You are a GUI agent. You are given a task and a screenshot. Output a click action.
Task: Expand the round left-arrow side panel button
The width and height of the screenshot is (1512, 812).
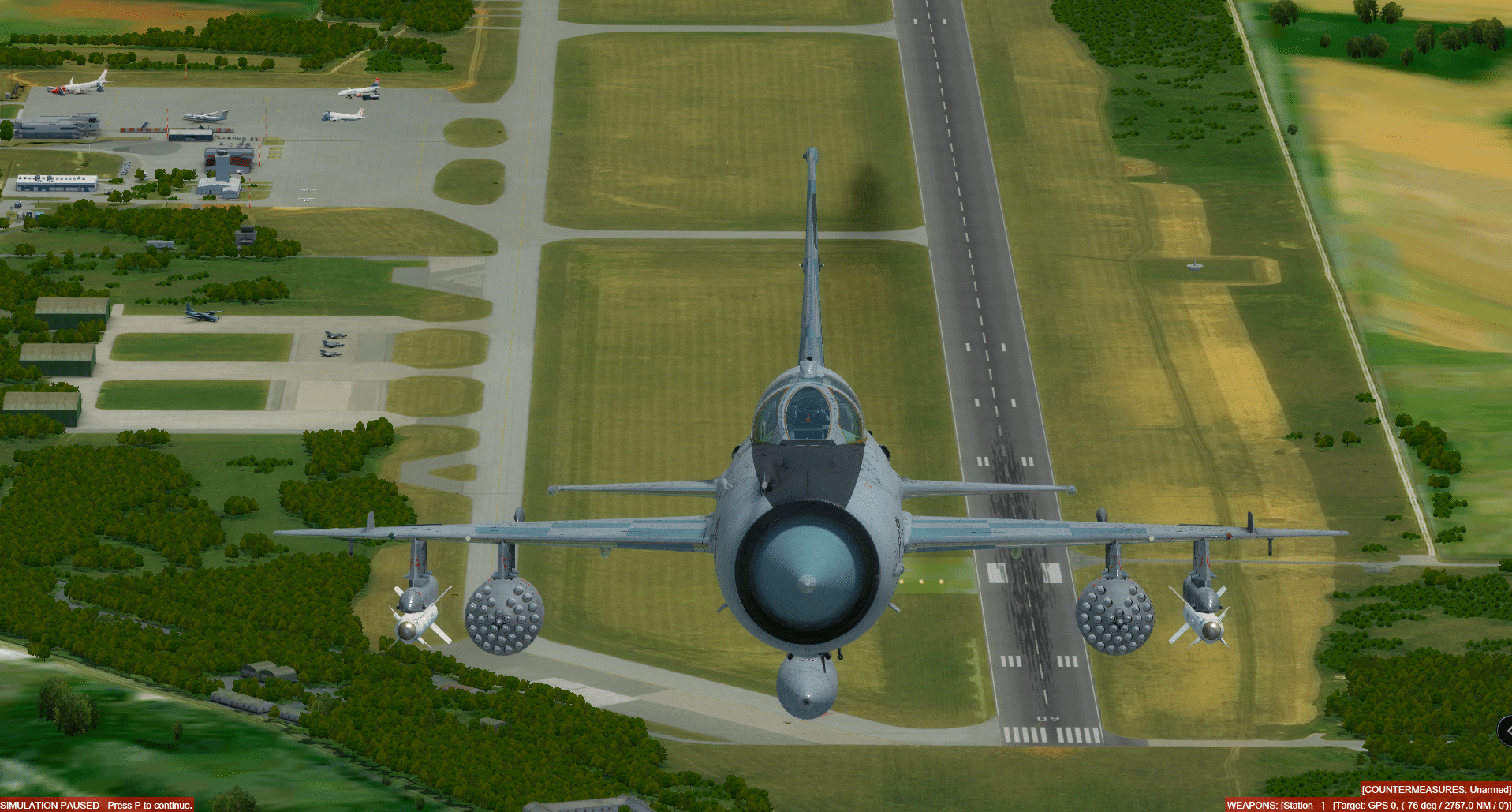pyautogui.click(x=1506, y=731)
